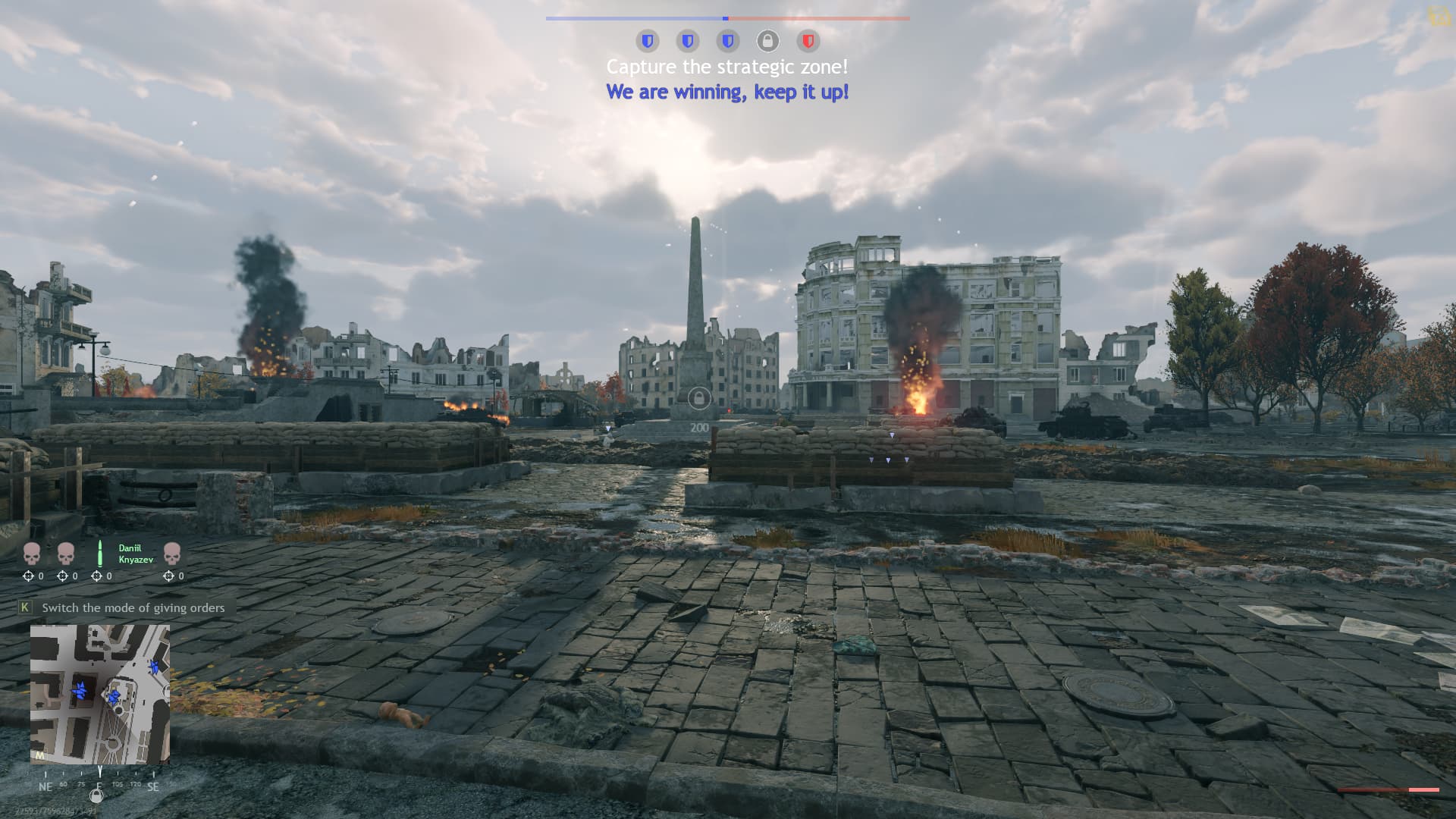The height and width of the screenshot is (819, 1456).
Task: Click the compass strip below the minimap
Action: (x=99, y=786)
